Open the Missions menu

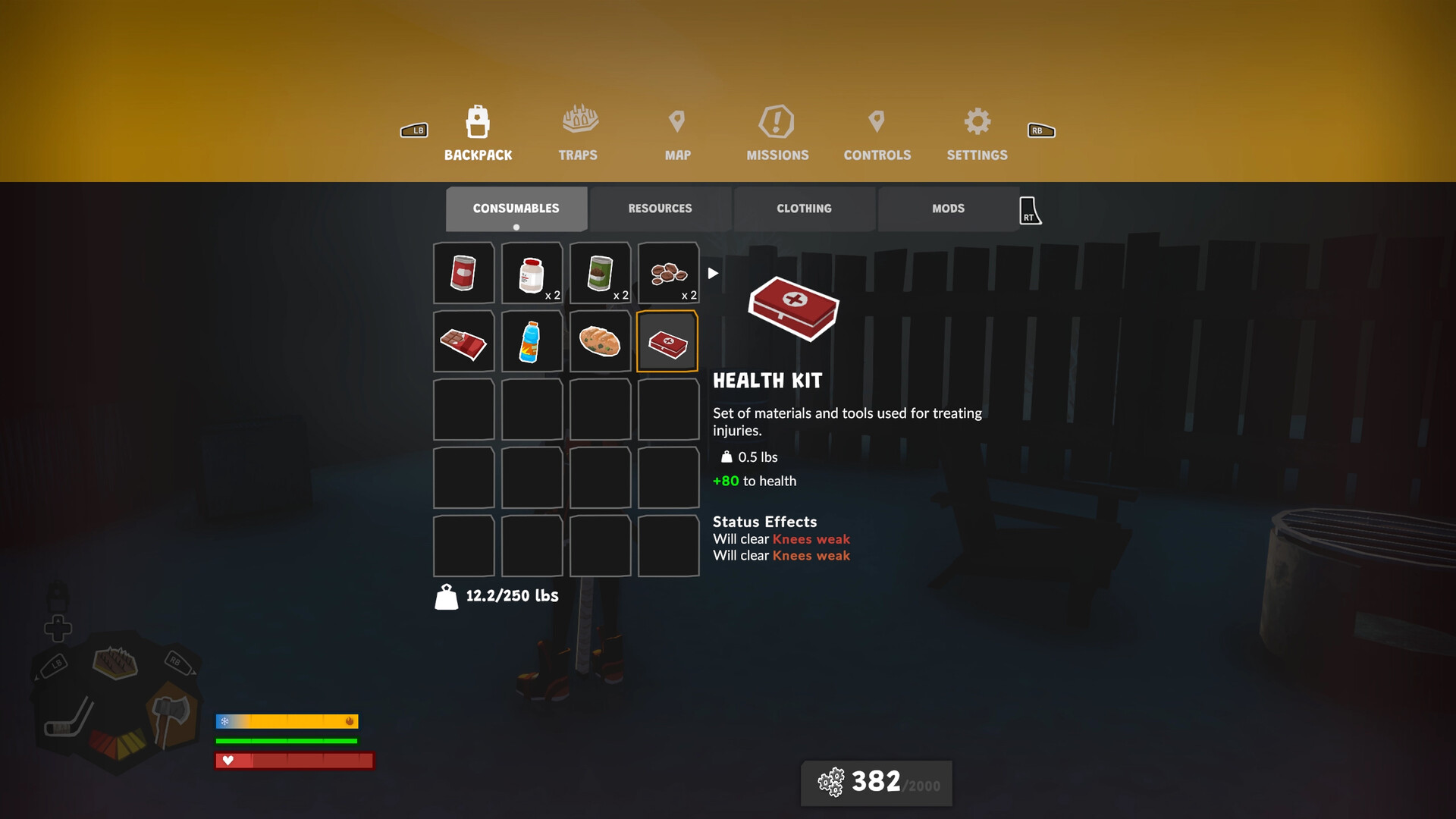tap(777, 133)
